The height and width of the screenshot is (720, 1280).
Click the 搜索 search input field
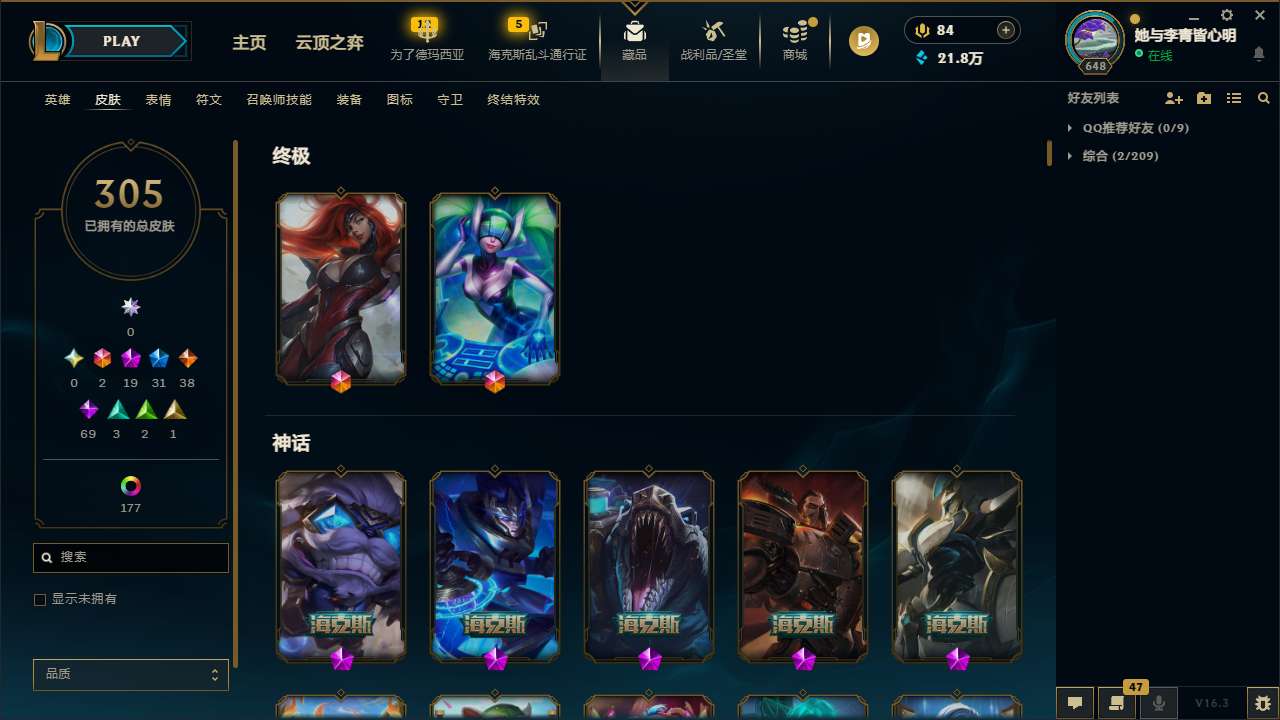tap(130, 557)
